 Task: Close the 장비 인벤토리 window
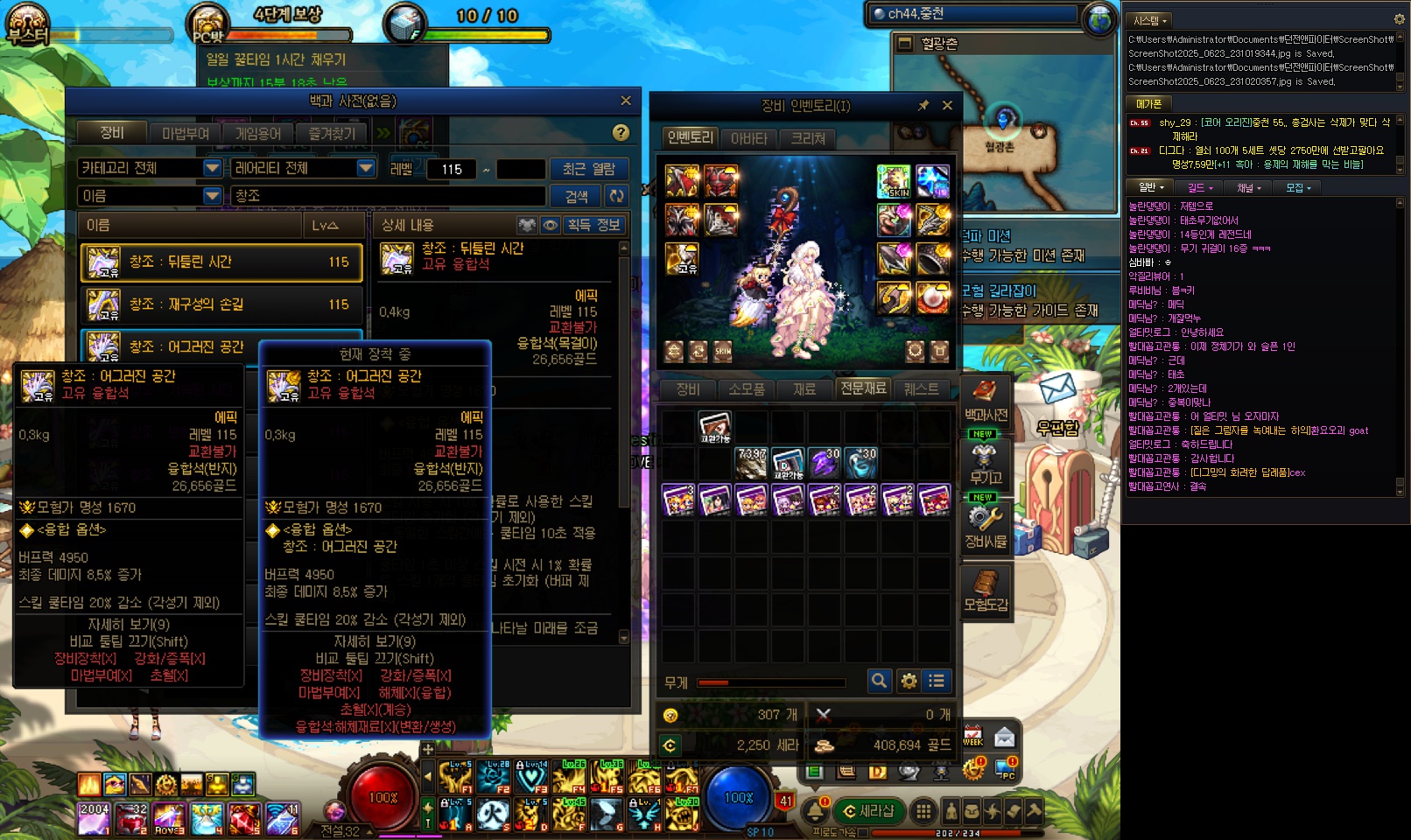click(x=947, y=105)
